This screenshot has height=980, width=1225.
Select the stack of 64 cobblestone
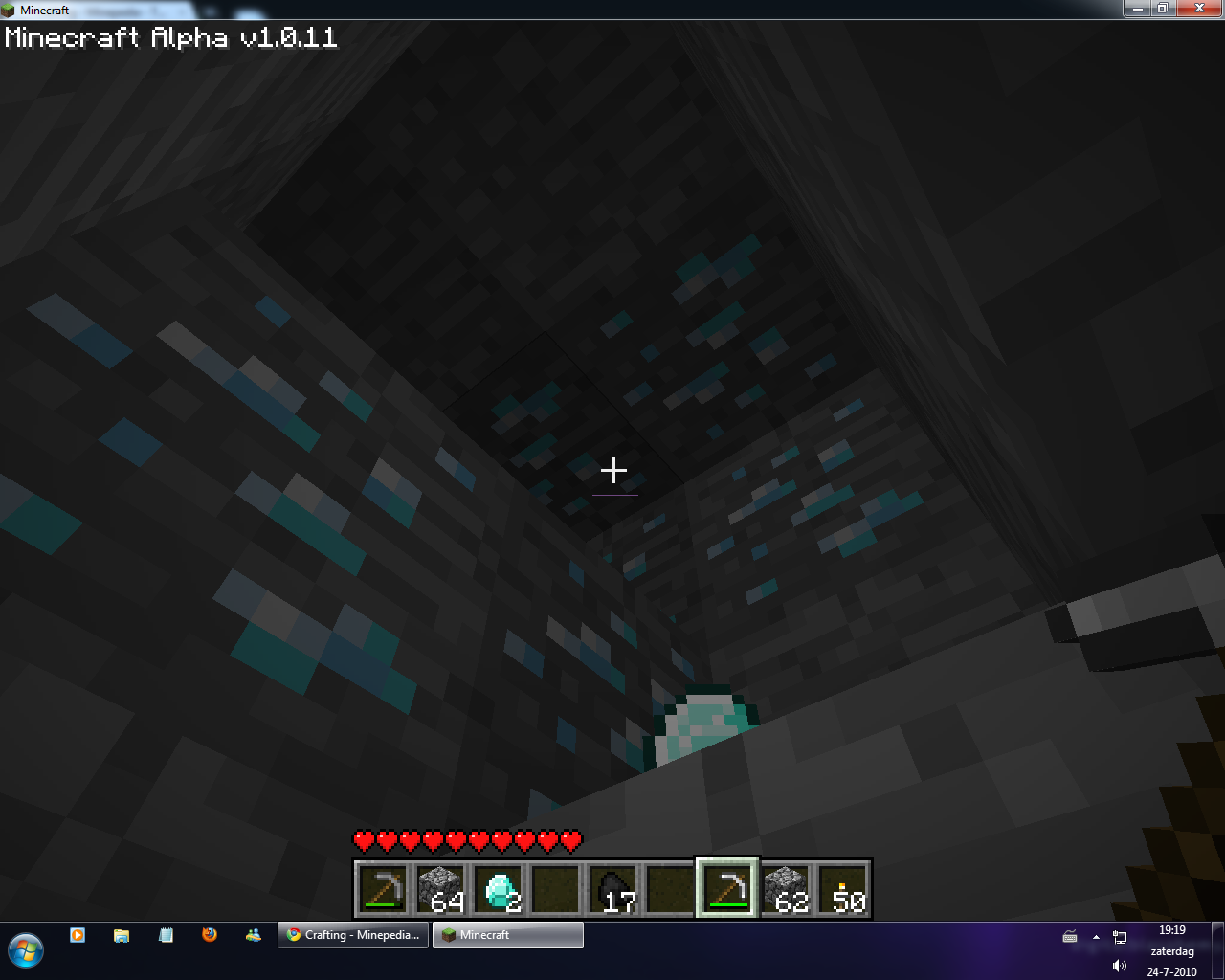(441, 887)
